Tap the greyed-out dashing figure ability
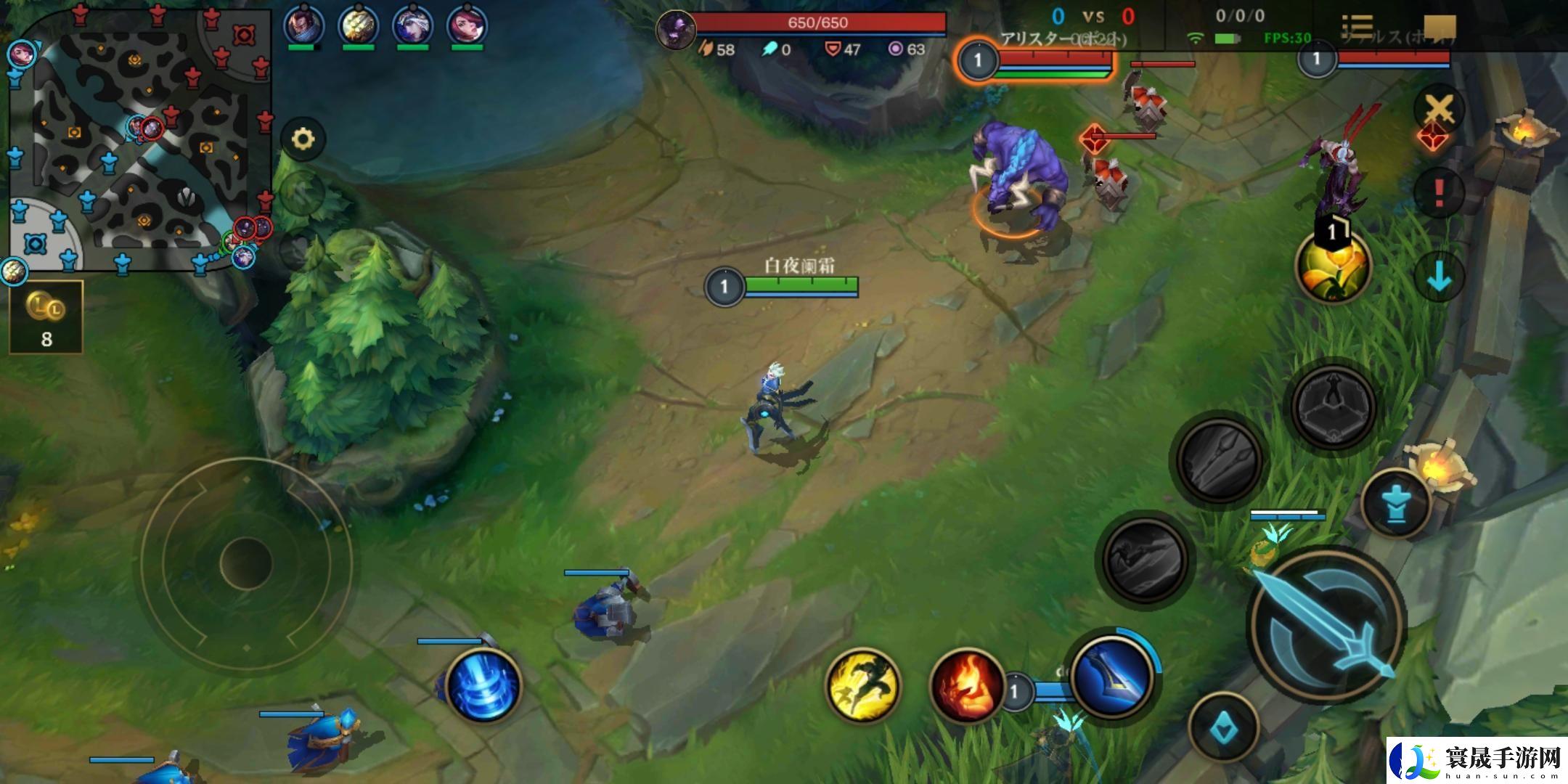 coord(1144,558)
